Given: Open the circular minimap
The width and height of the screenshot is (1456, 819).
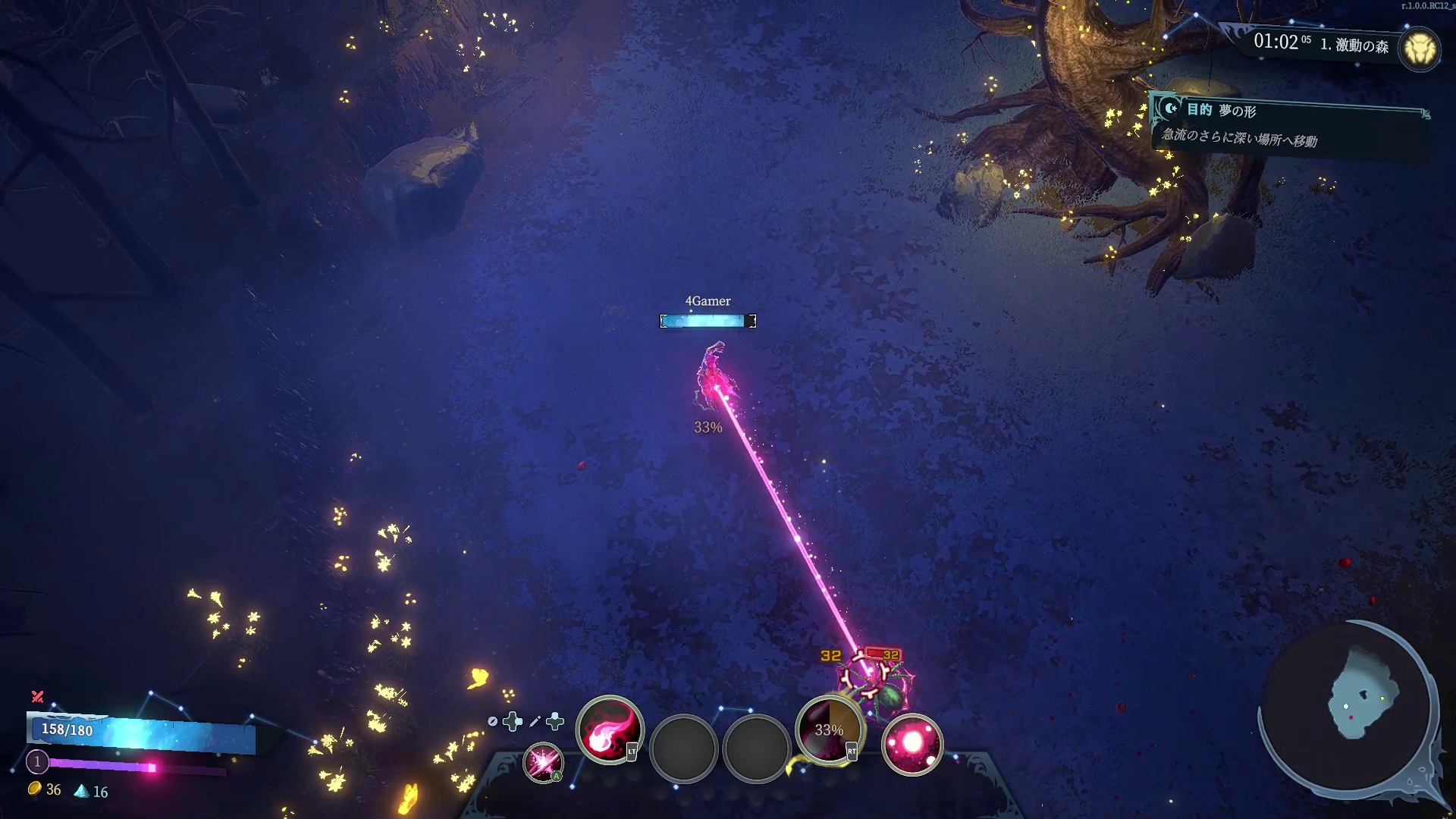Looking at the screenshot, I should point(1347,708).
